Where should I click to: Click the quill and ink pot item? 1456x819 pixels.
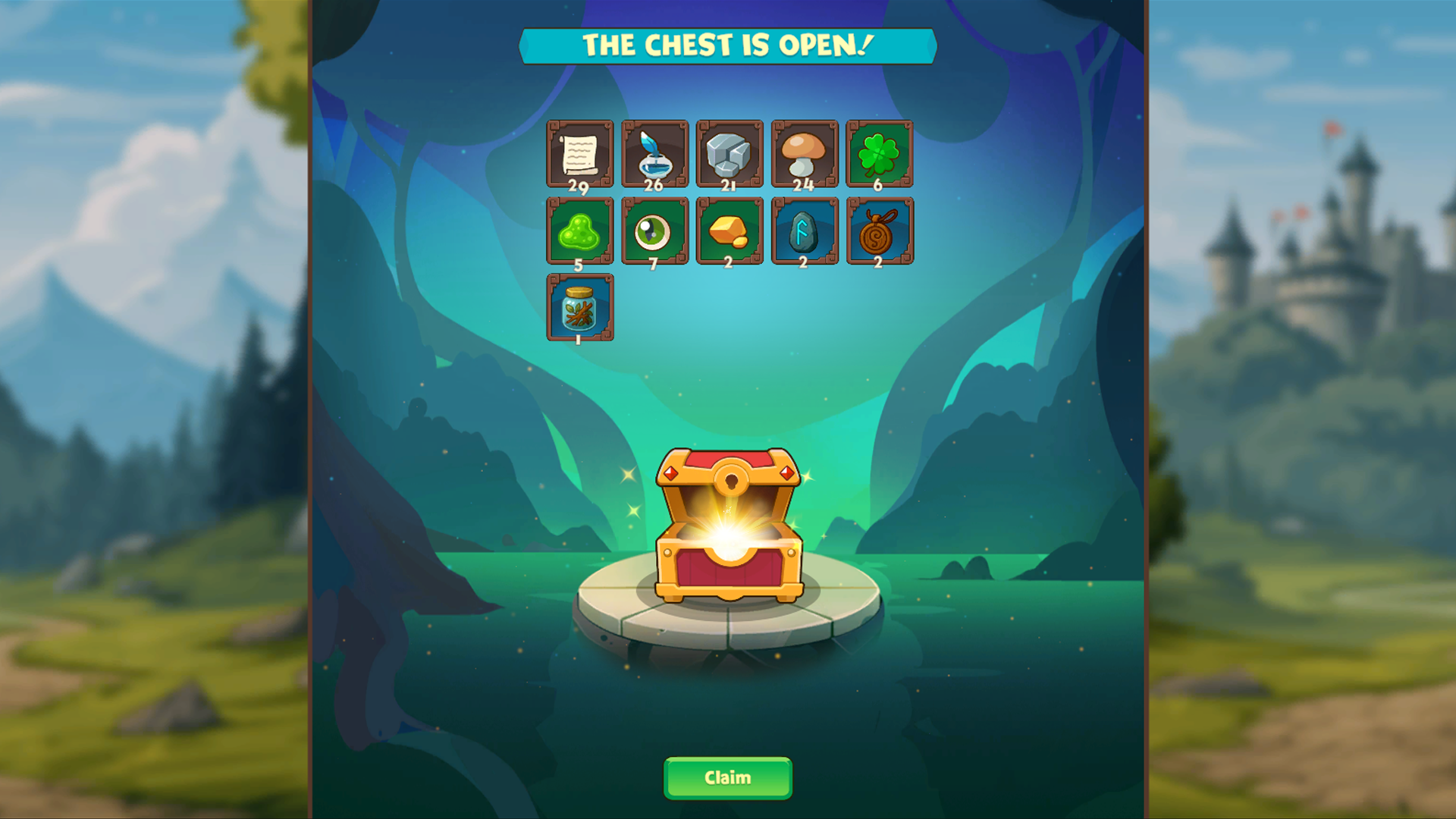coord(654,154)
